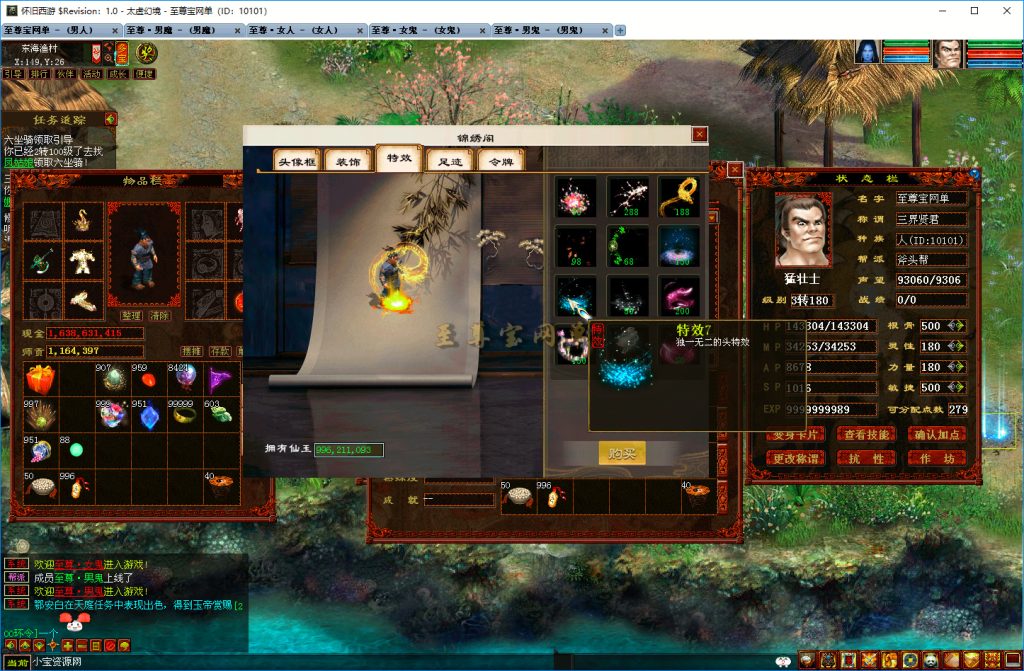This screenshot has width=1024, height=671.
Task: Open the 排行 ranking button
Action: pos(39,74)
